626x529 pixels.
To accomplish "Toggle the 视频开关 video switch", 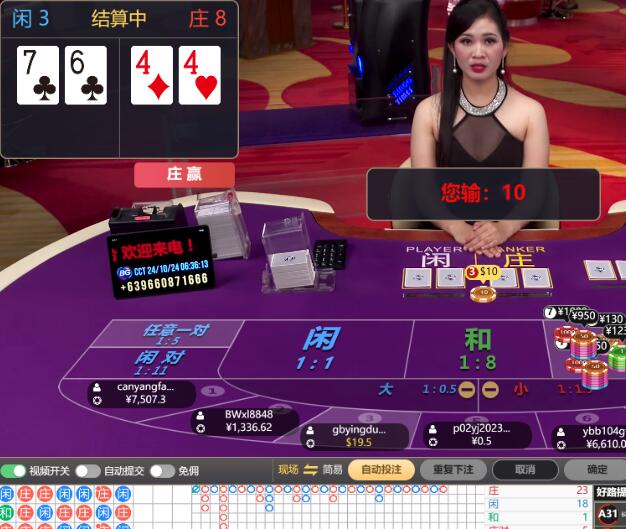I will click(x=14, y=470).
